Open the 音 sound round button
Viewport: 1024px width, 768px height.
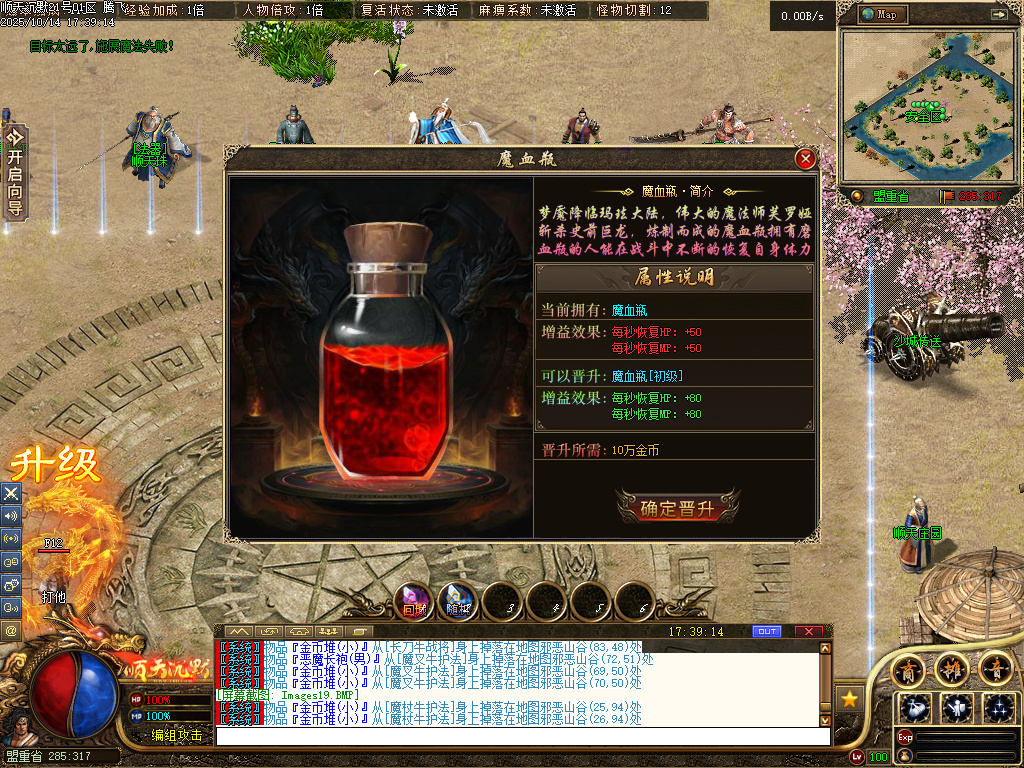[x=995, y=668]
